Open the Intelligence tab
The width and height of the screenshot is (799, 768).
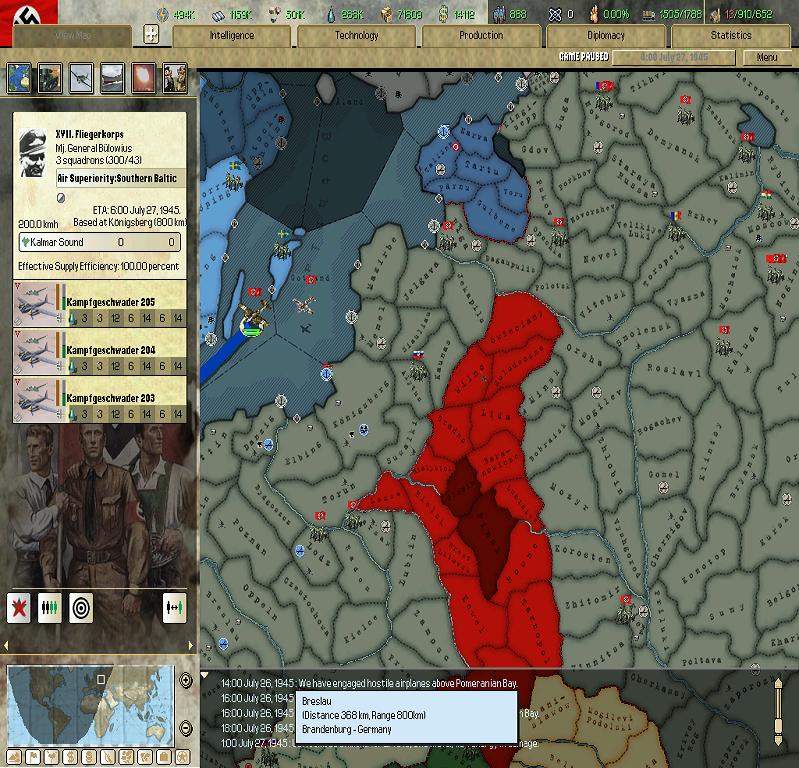pyautogui.click(x=231, y=36)
